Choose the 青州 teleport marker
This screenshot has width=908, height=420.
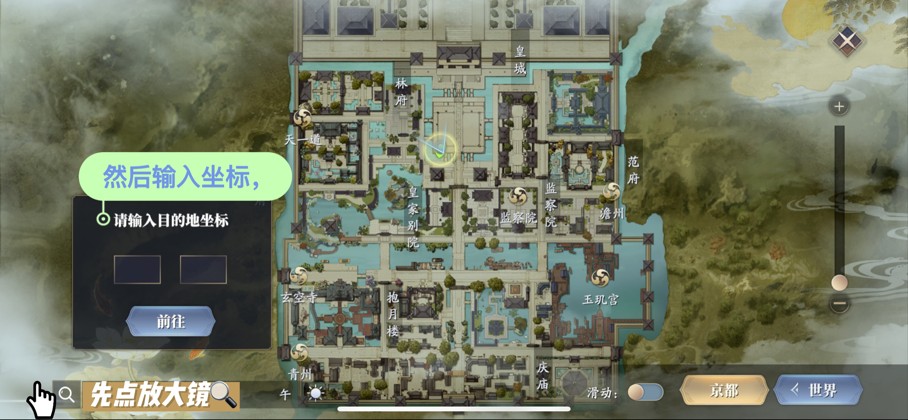pyautogui.click(x=302, y=352)
